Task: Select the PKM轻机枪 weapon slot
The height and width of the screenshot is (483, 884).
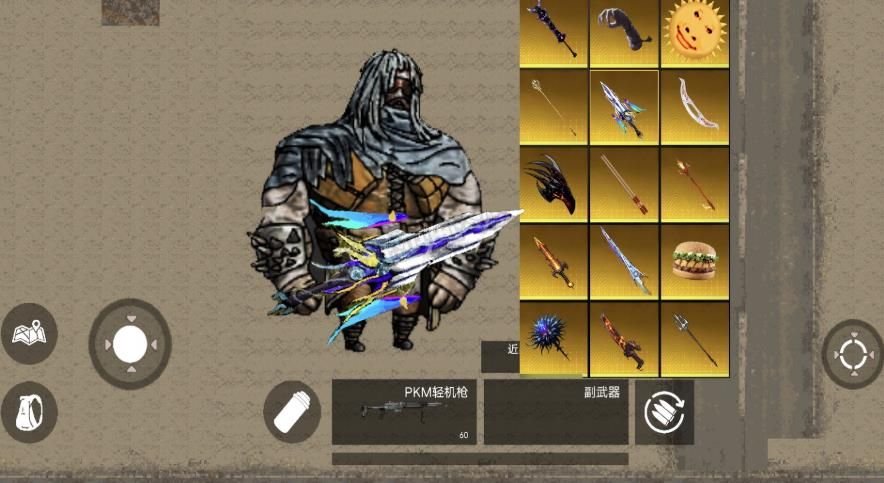Action: tap(404, 412)
